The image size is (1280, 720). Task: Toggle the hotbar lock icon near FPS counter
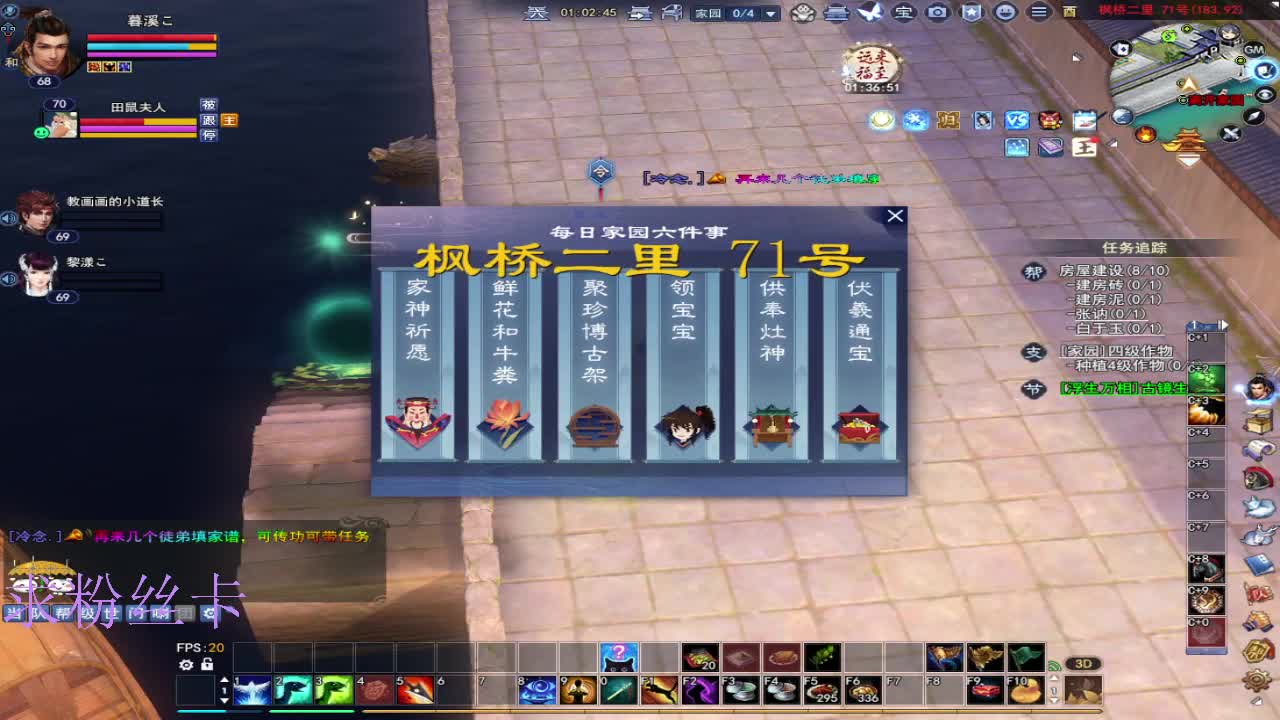(208, 665)
